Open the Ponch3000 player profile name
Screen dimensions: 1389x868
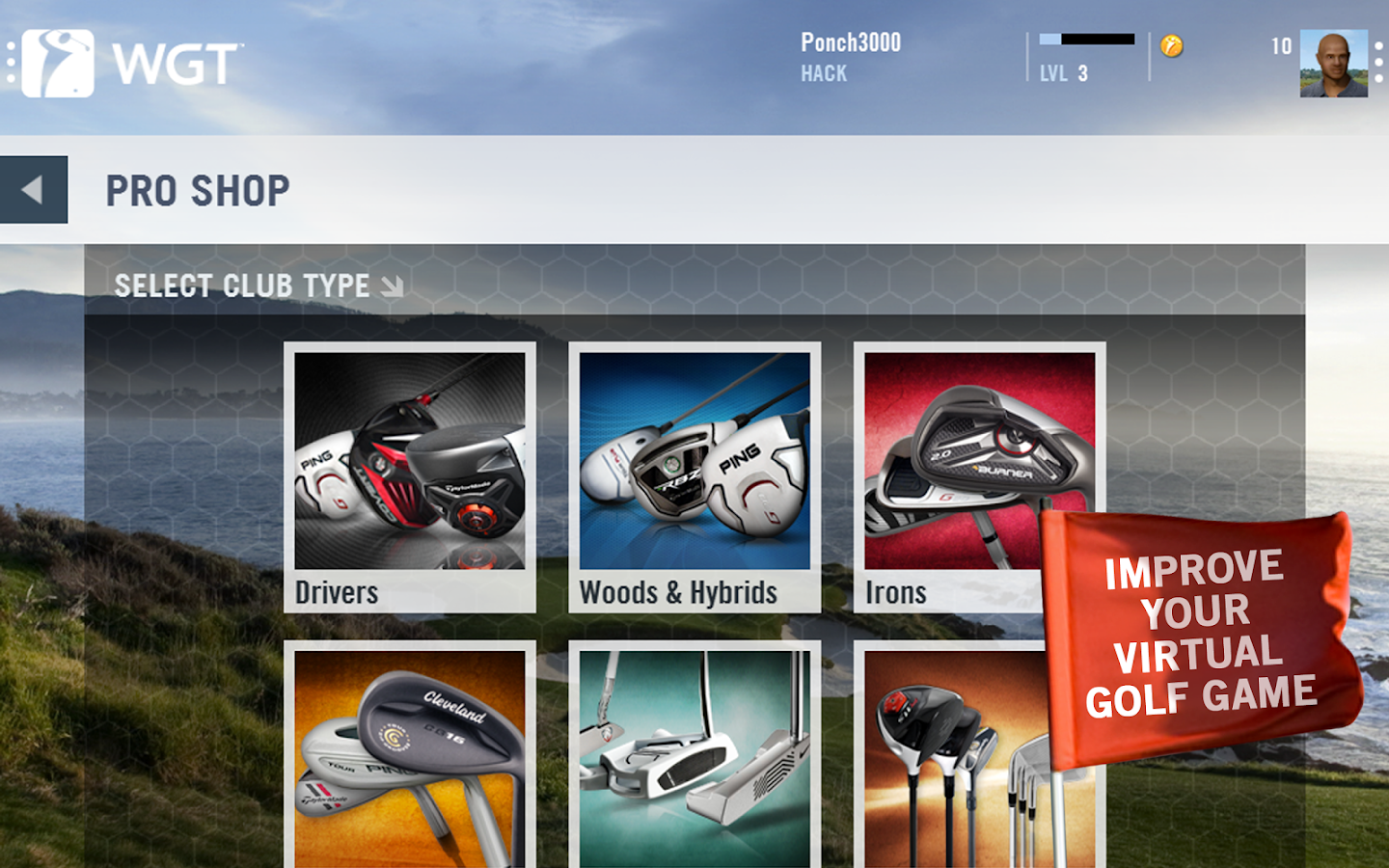coord(850,43)
